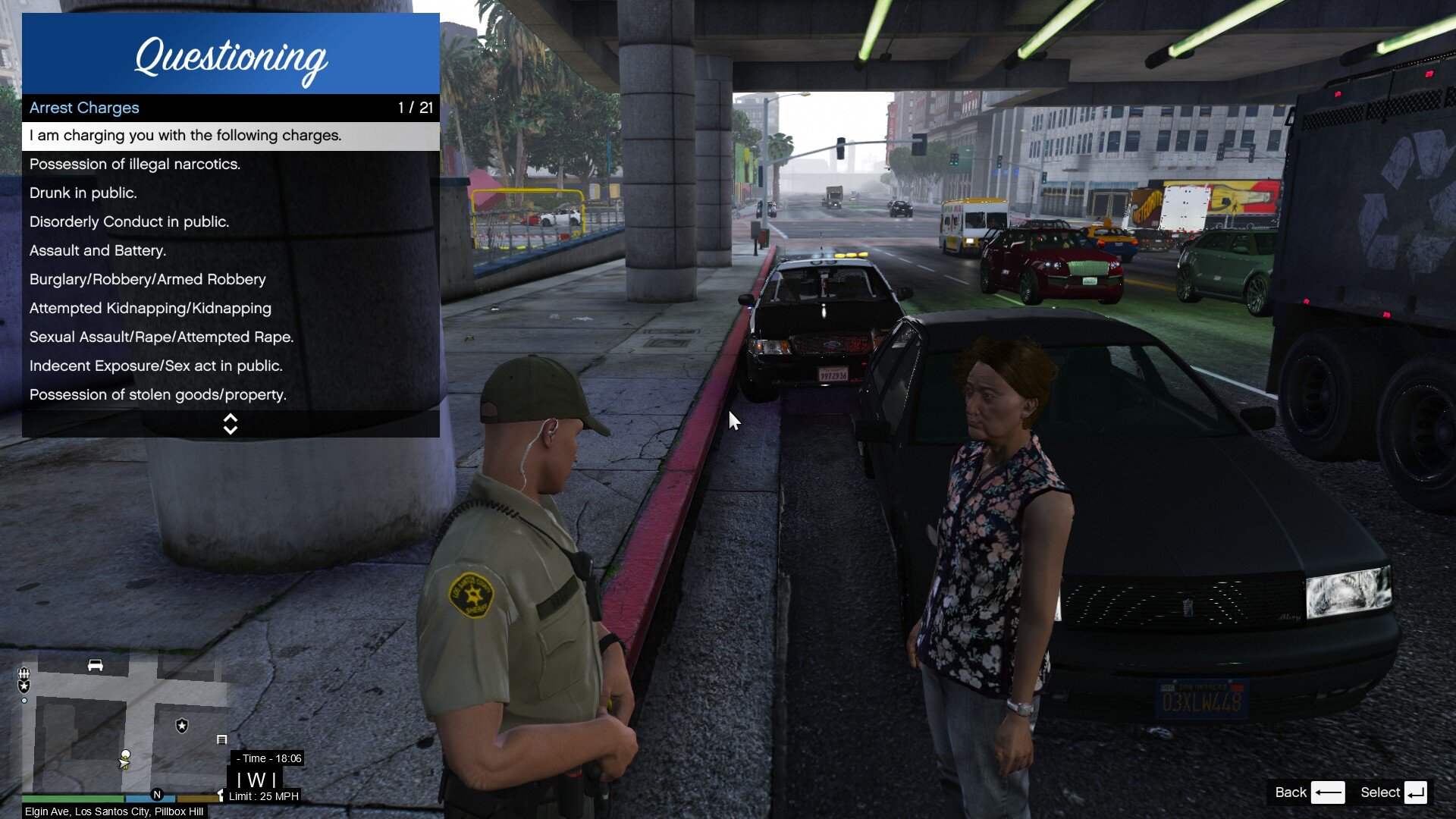
Task: Pick Disorderly Conduct in public
Action: [x=231, y=222]
